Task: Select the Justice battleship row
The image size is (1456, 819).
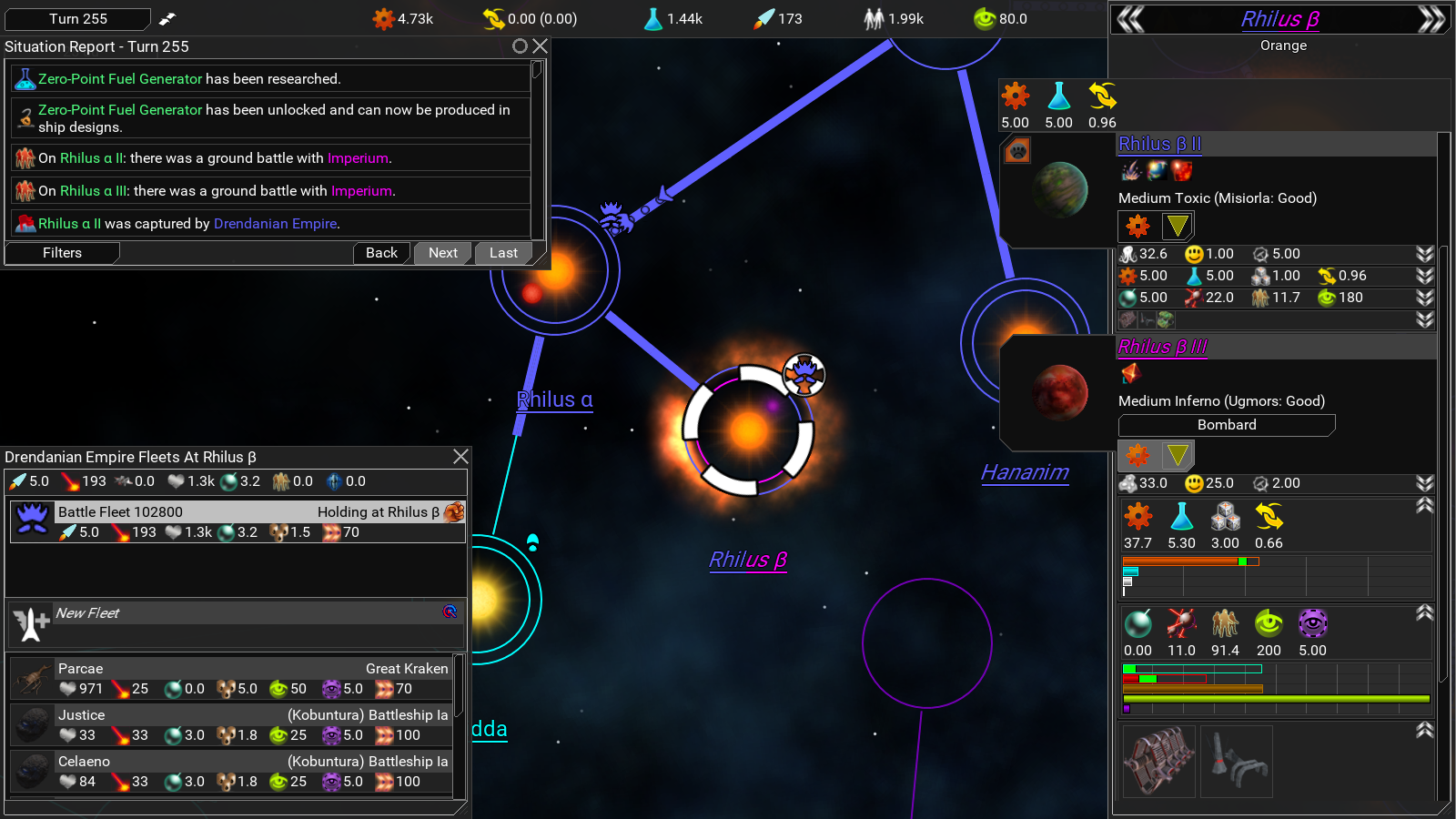Action: [238, 725]
